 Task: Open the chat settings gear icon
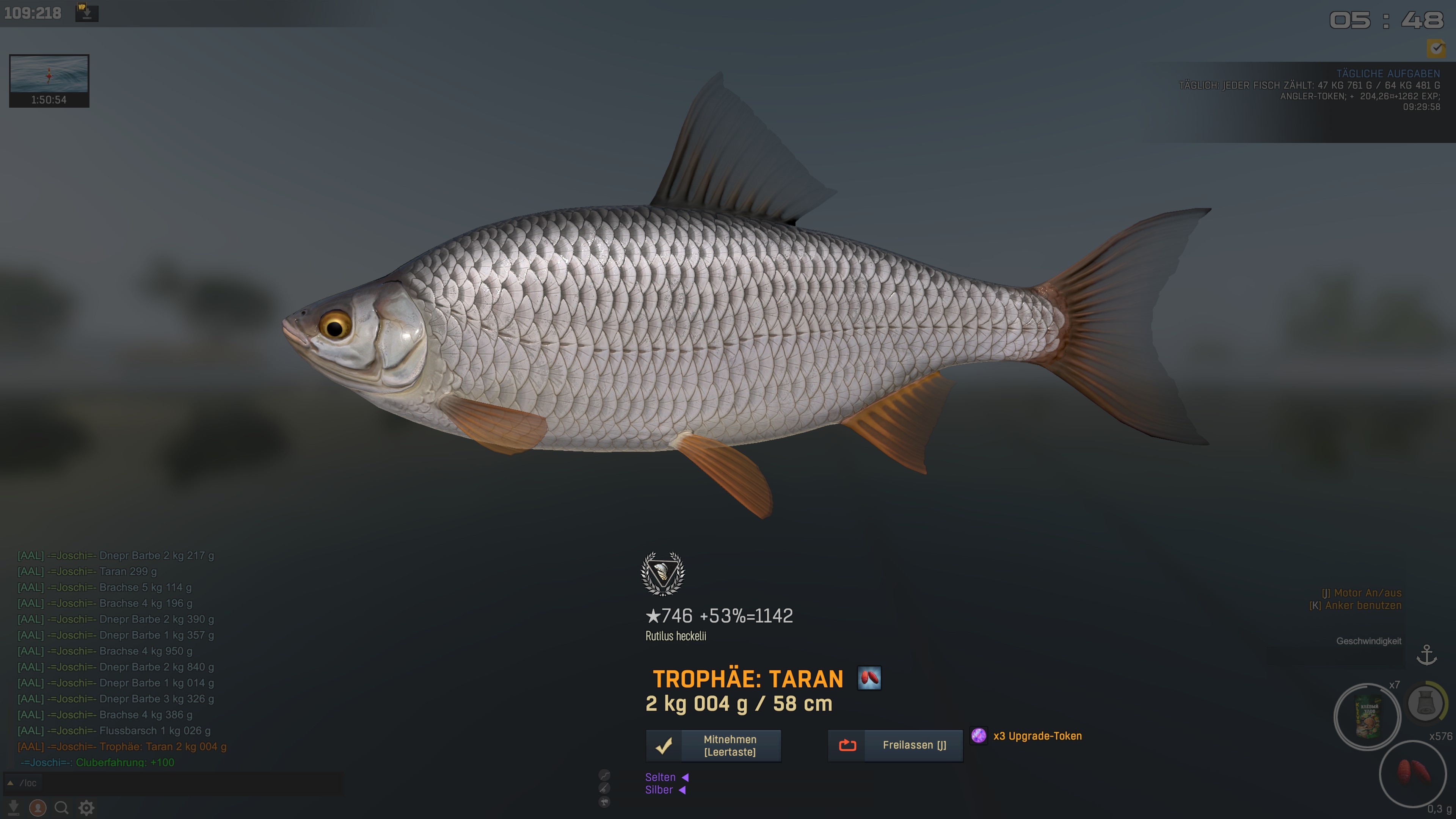click(86, 808)
